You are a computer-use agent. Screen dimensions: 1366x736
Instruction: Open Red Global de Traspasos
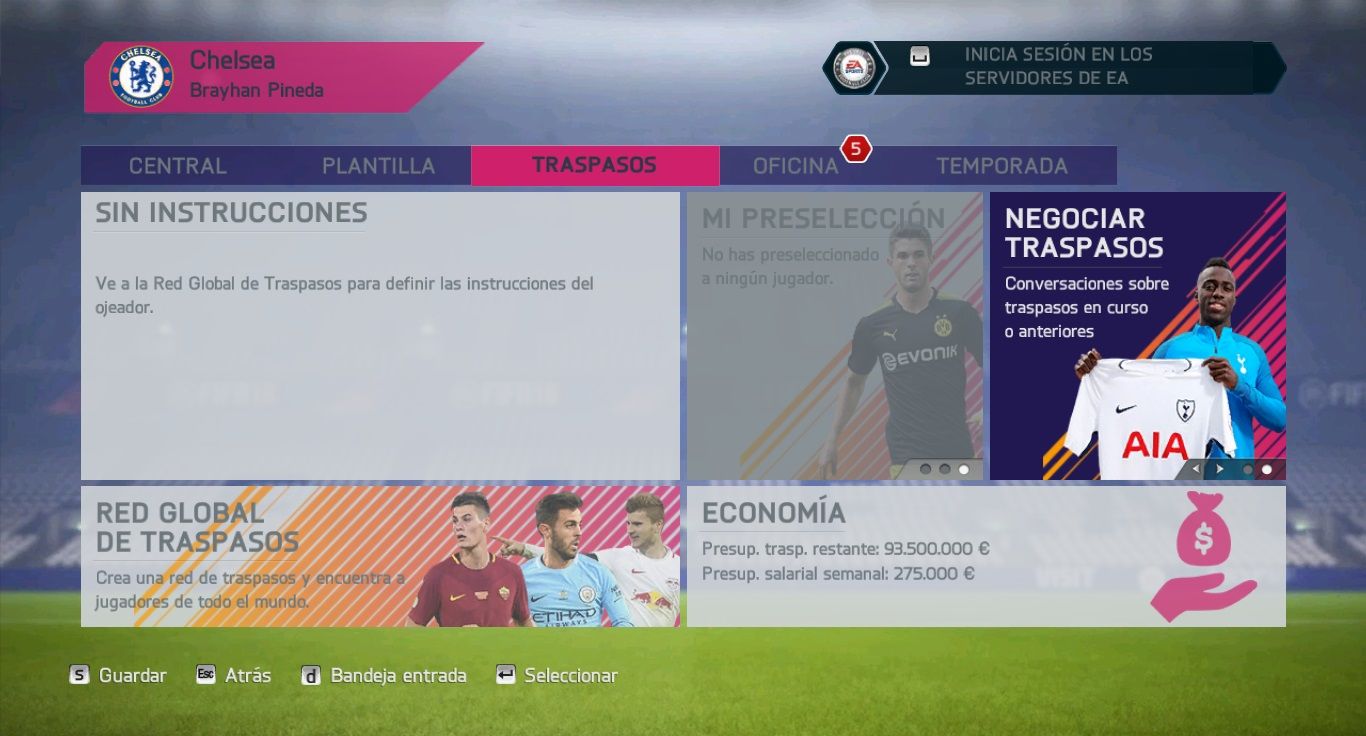click(380, 556)
